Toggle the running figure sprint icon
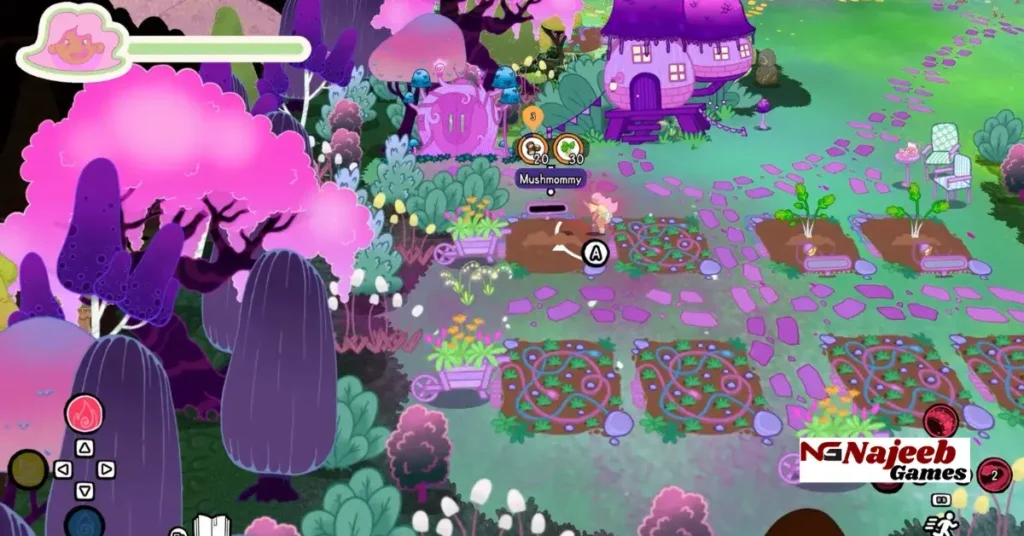1024x536 pixels. pyautogui.click(x=942, y=521)
